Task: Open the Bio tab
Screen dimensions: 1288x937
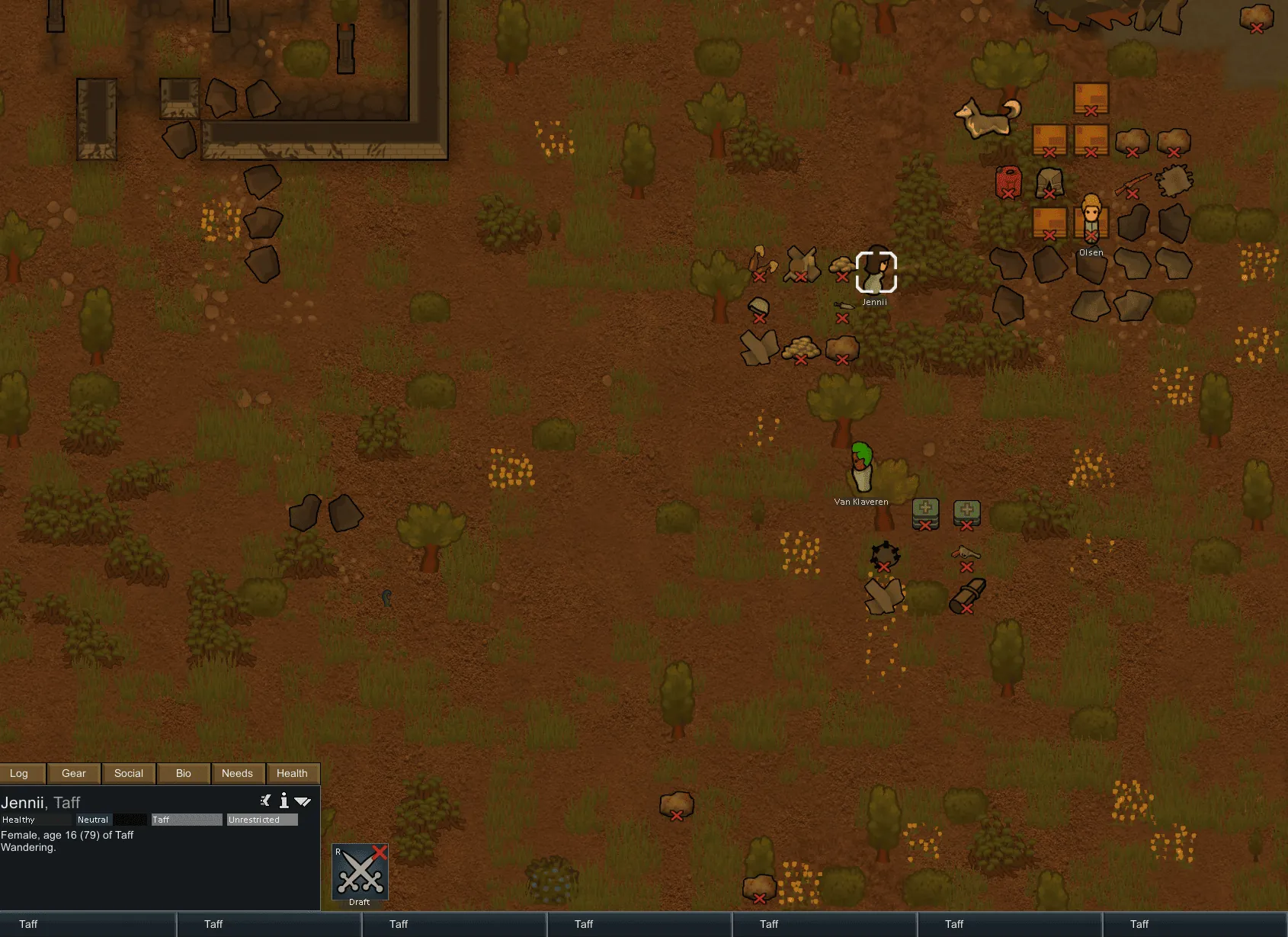Action: 184,773
